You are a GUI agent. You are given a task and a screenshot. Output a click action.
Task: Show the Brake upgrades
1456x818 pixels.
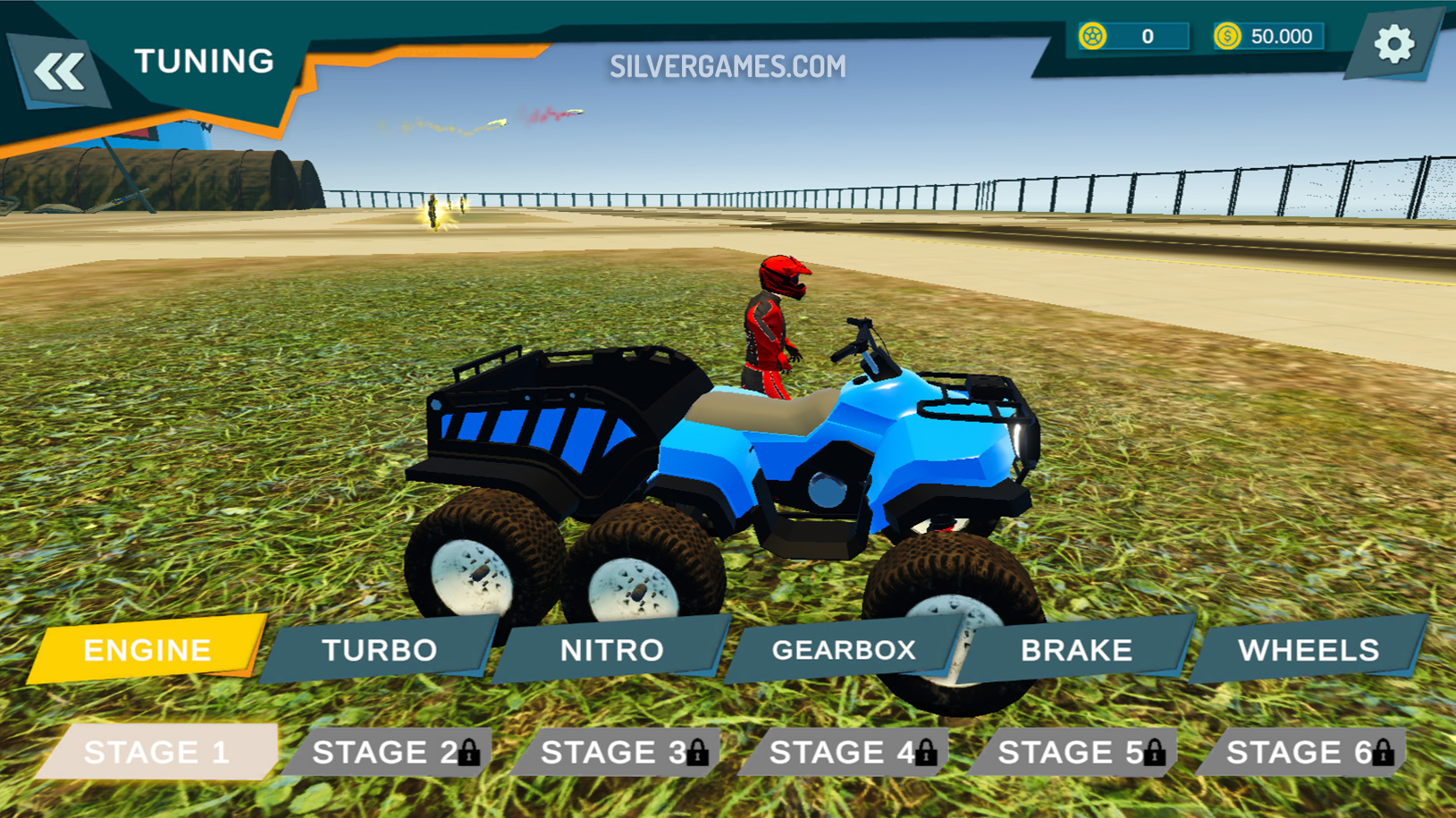coord(1076,650)
